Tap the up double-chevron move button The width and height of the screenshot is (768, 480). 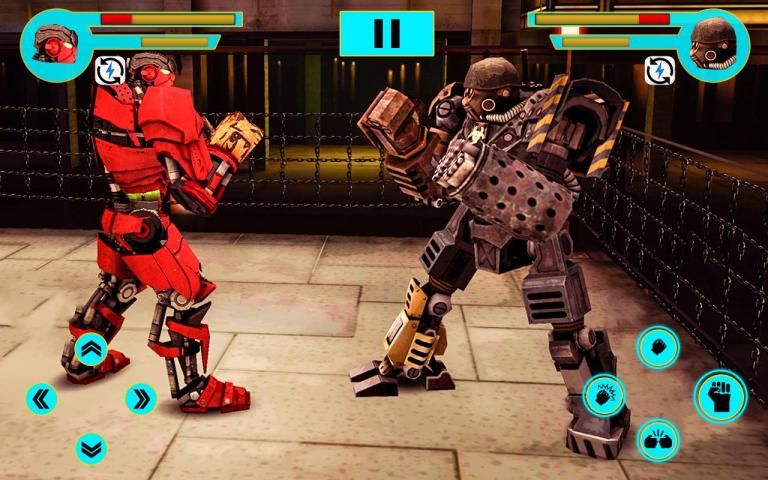click(x=91, y=349)
